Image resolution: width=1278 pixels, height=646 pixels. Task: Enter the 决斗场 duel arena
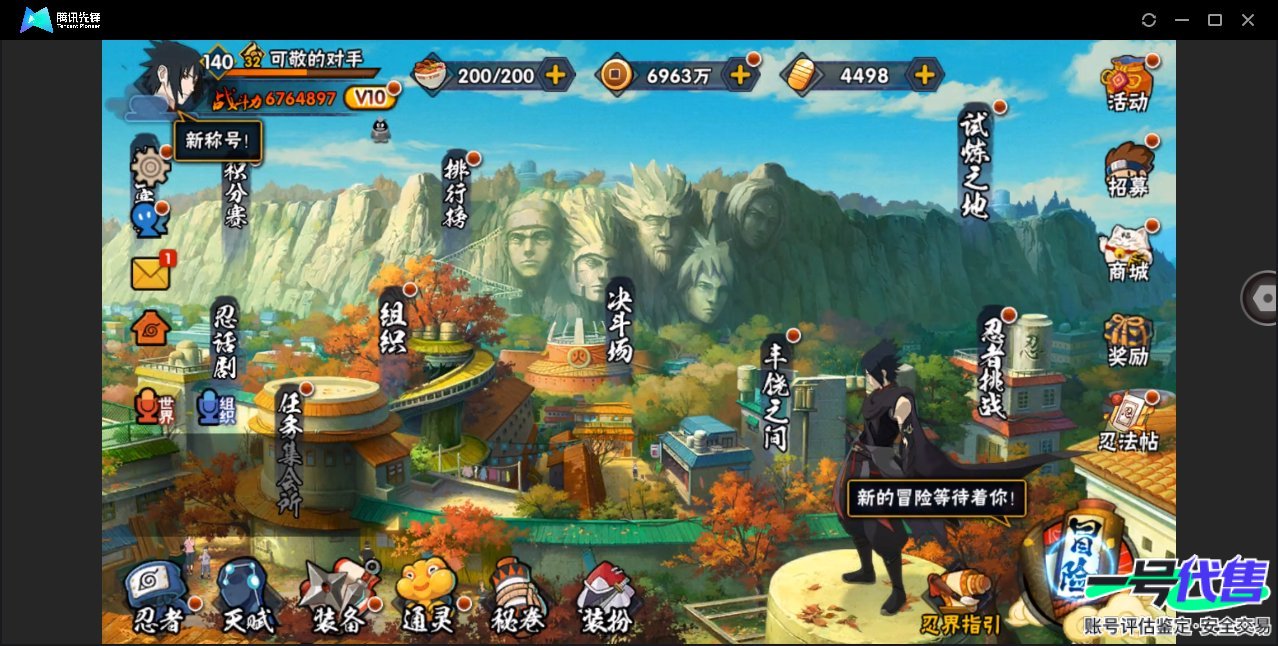pos(620,323)
